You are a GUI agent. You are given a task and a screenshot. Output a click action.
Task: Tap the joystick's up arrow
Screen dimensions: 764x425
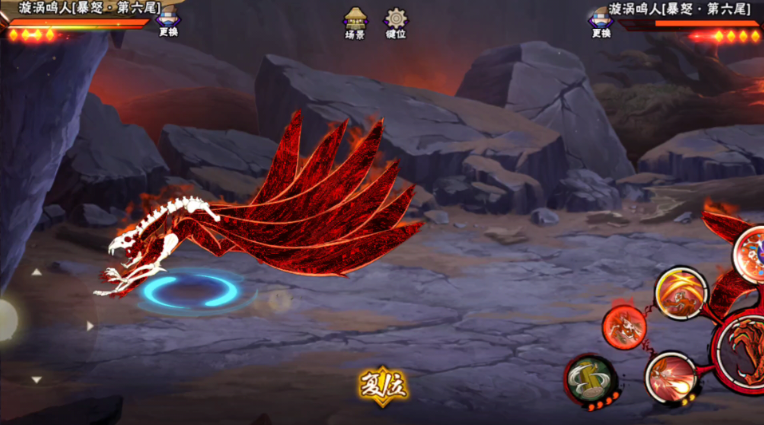coord(37,271)
